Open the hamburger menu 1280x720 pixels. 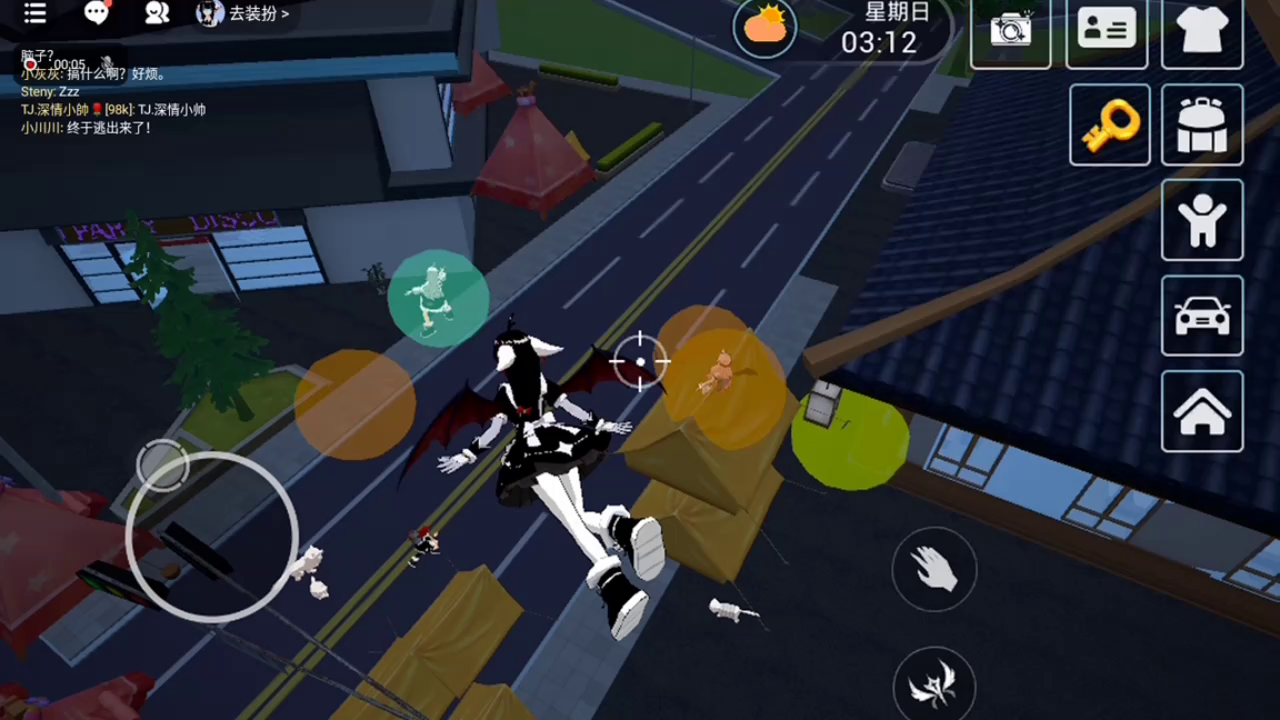click(x=35, y=13)
